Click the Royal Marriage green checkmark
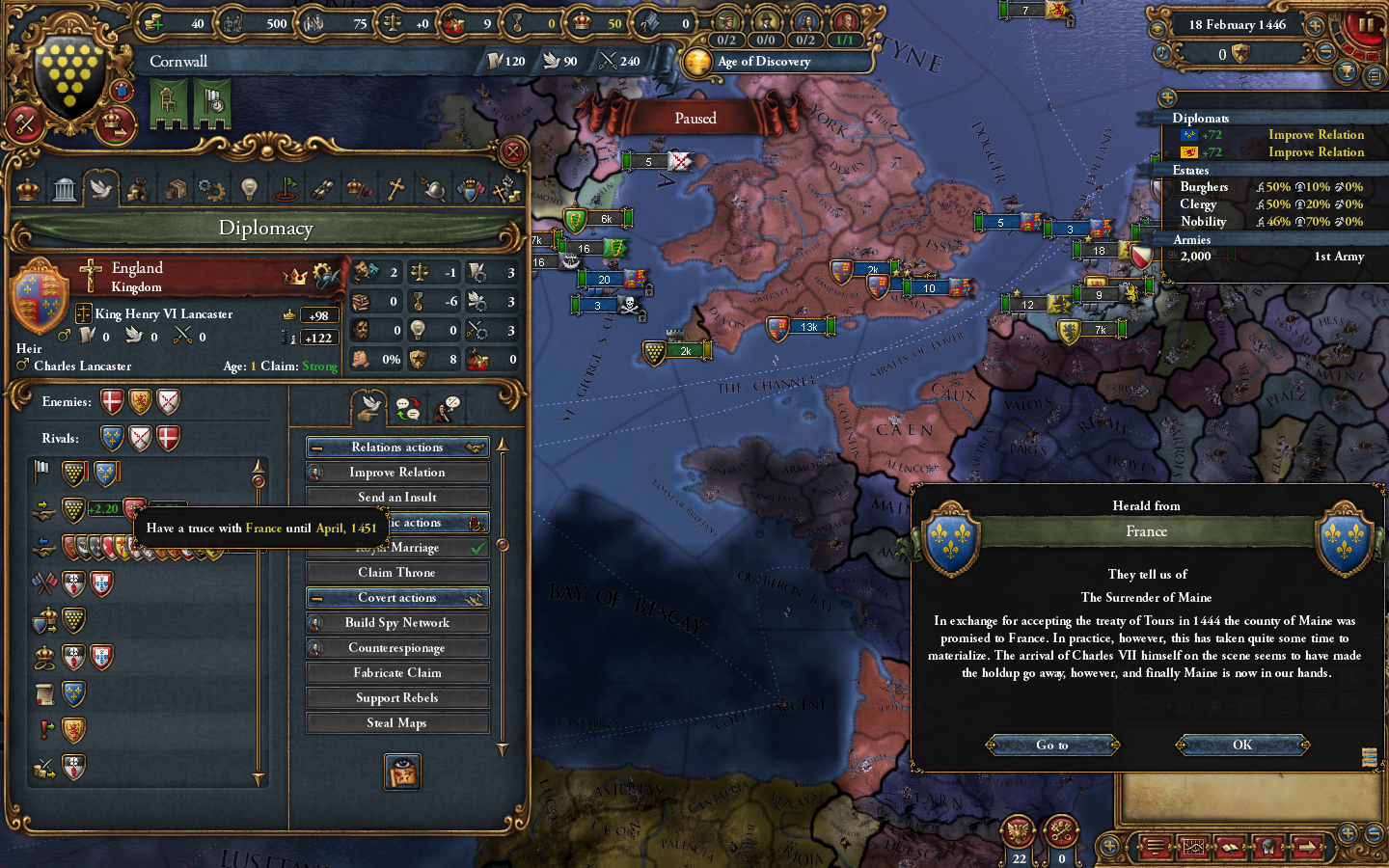Image resolution: width=1389 pixels, height=868 pixels. click(x=478, y=547)
